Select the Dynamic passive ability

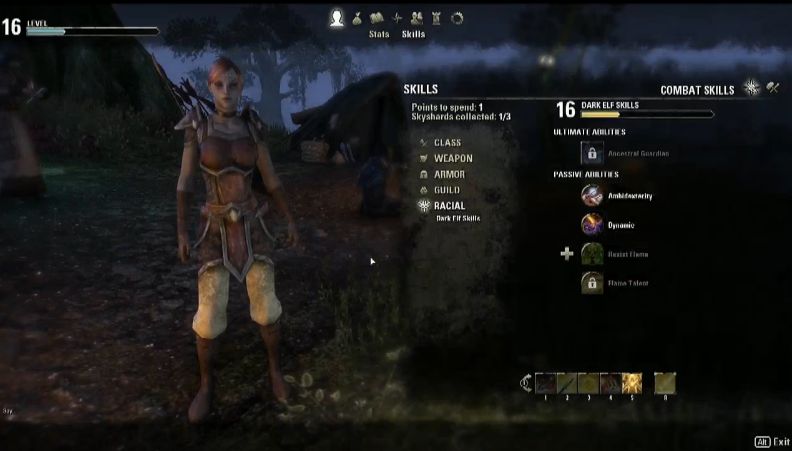(x=592, y=225)
